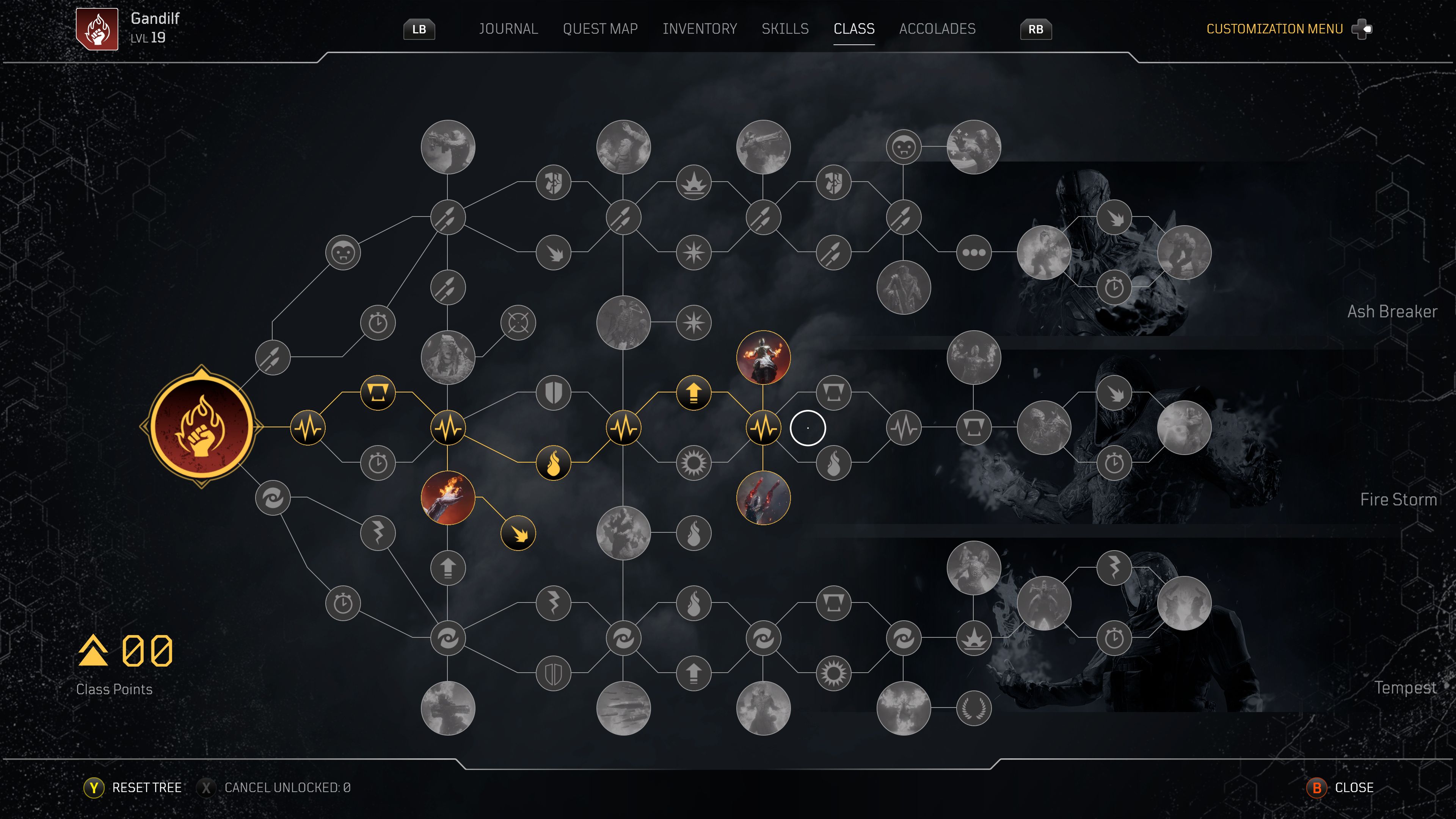The image size is (1456, 819).
Task: Select the locked laurel wreath node
Action: tap(973, 708)
